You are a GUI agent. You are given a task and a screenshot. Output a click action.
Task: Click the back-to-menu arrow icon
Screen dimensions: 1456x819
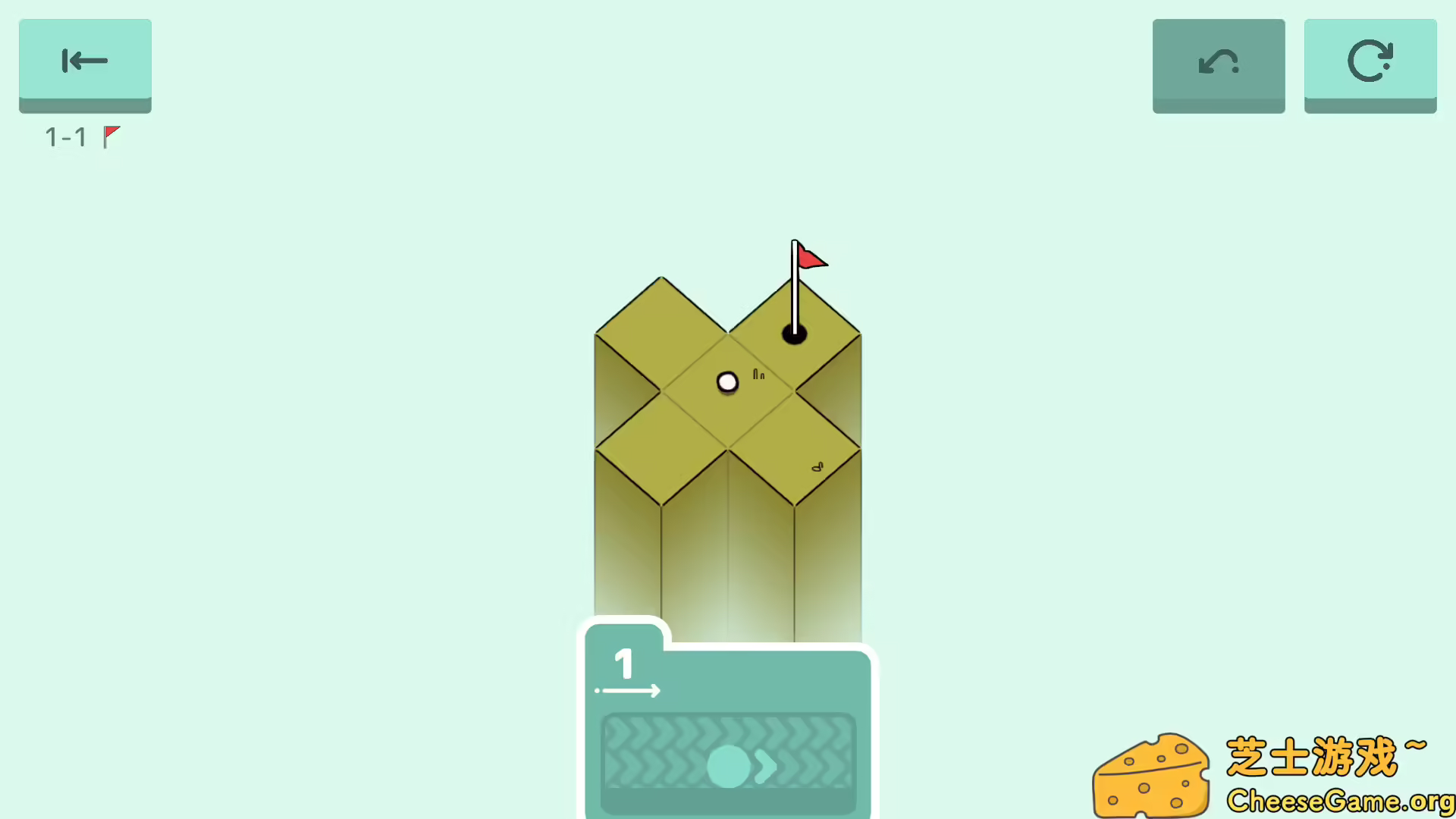tap(84, 61)
